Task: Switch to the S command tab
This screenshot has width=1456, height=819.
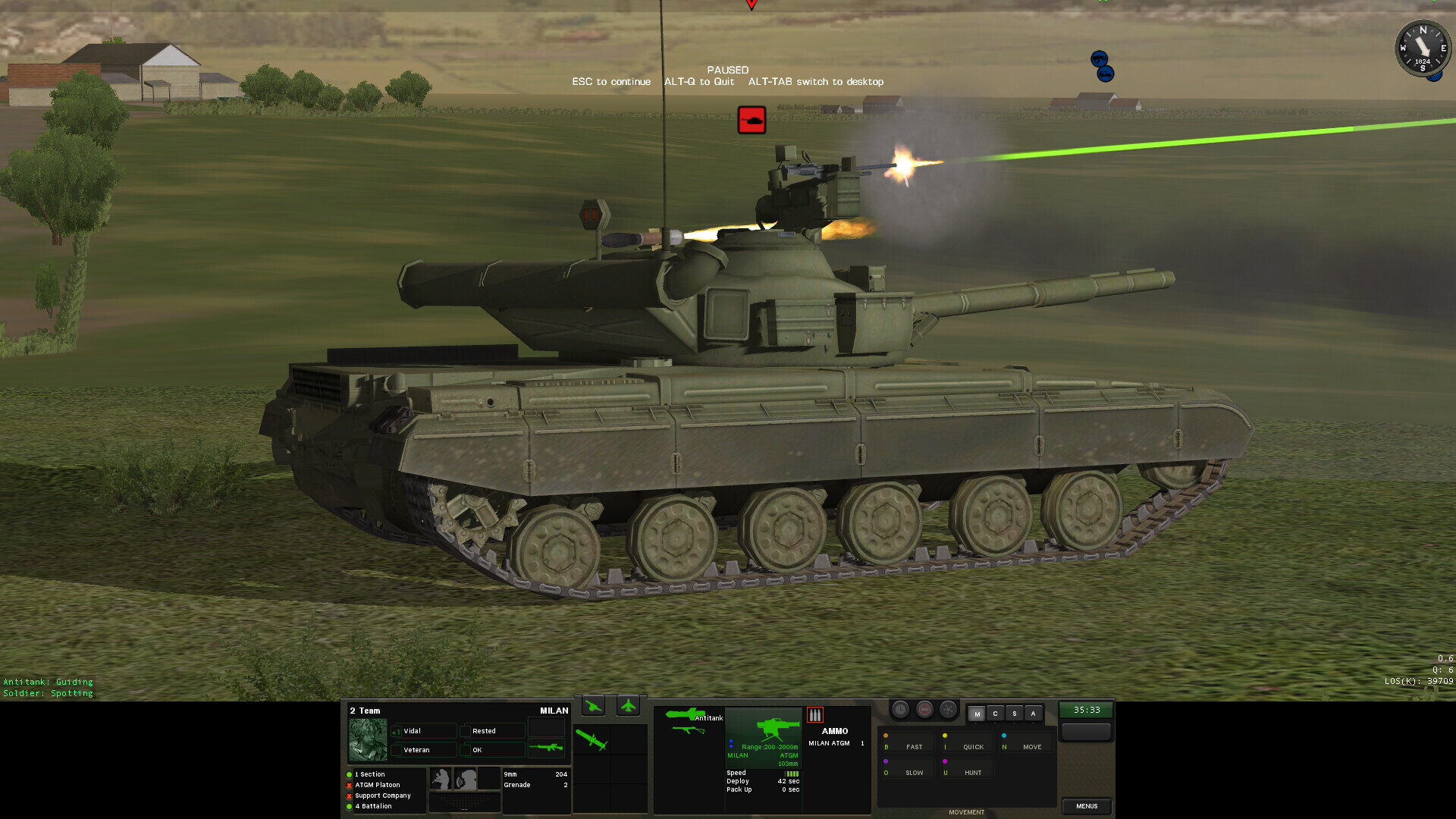Action: pos(1014,714)
